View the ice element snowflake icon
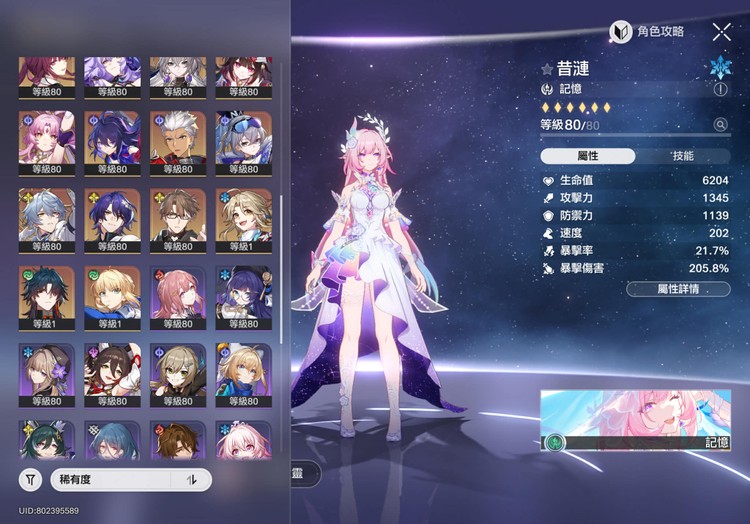 pyautogui.click(x=720, y=68)
